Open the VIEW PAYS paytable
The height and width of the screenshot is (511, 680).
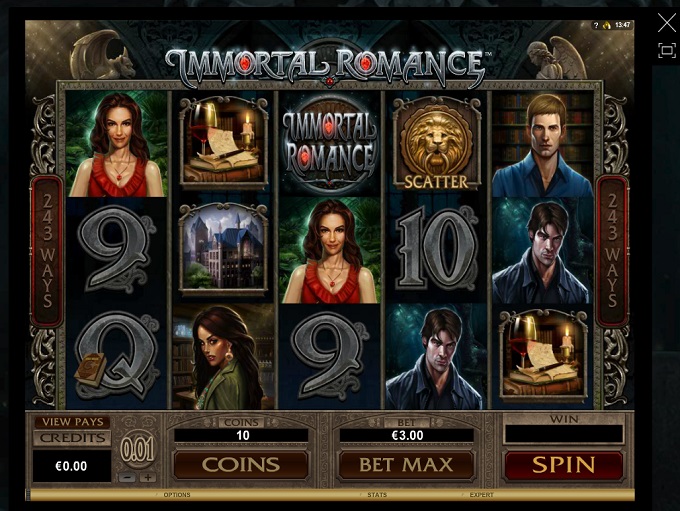click(72, 423)
